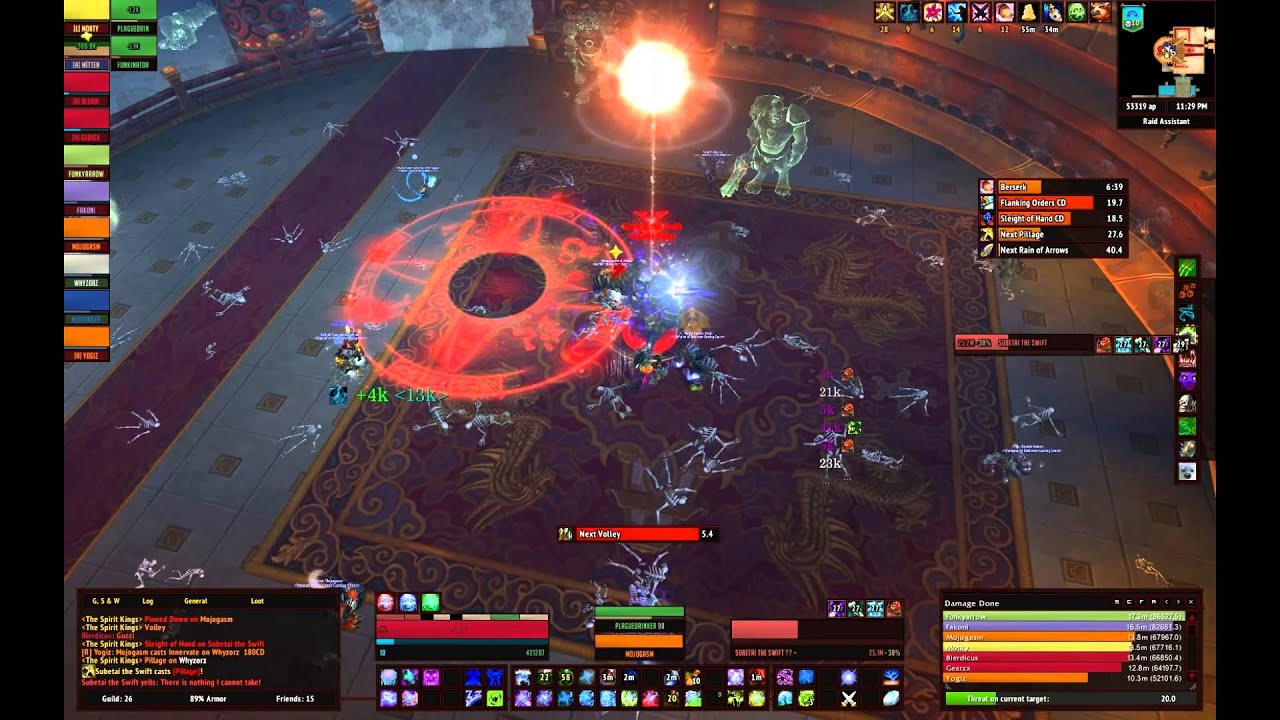Viewport: 1280px width, 720px height.
Task: Open the Guild: 26 info panel
Action: pos(118,698)
